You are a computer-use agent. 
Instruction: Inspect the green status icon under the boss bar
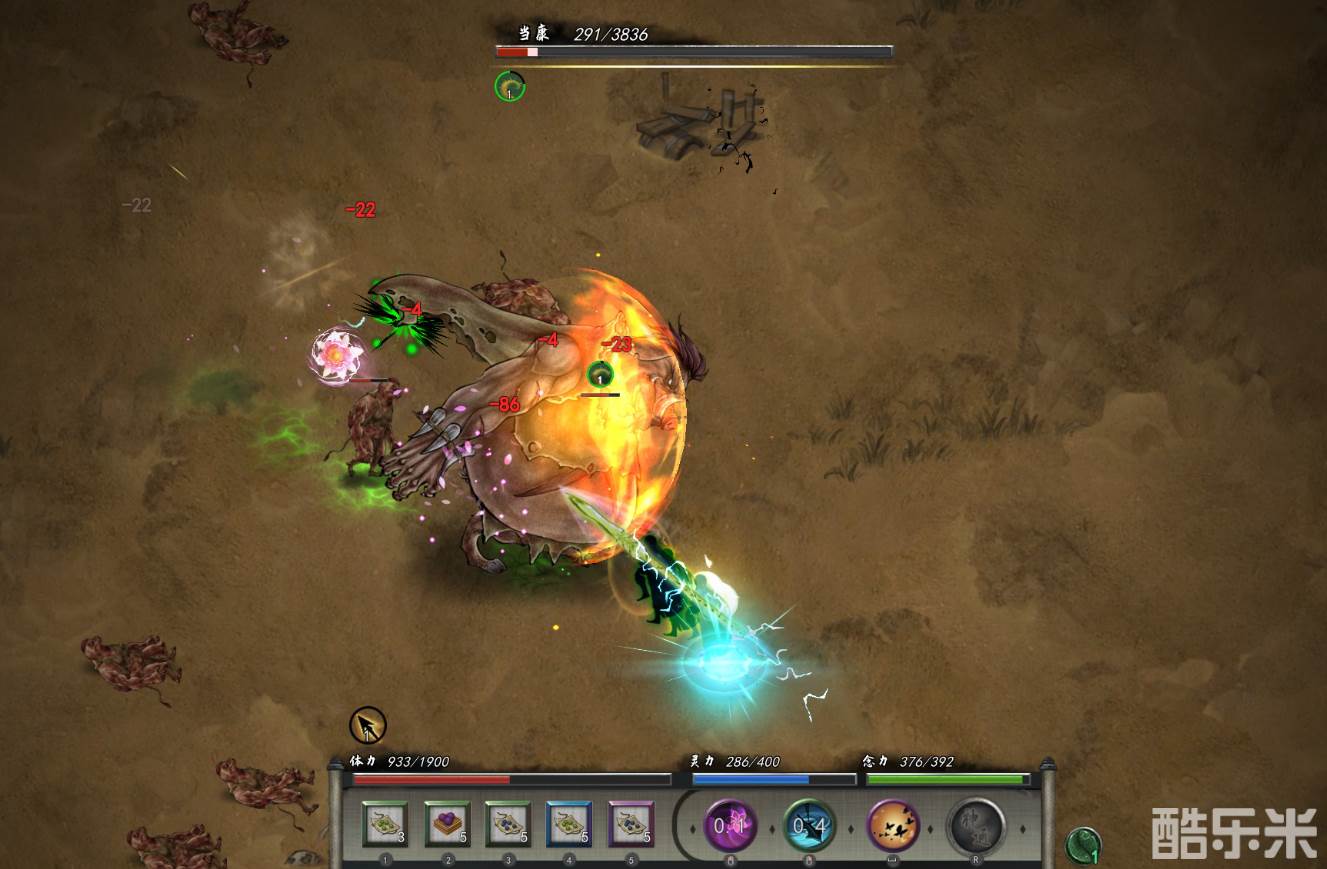[510, 86]
